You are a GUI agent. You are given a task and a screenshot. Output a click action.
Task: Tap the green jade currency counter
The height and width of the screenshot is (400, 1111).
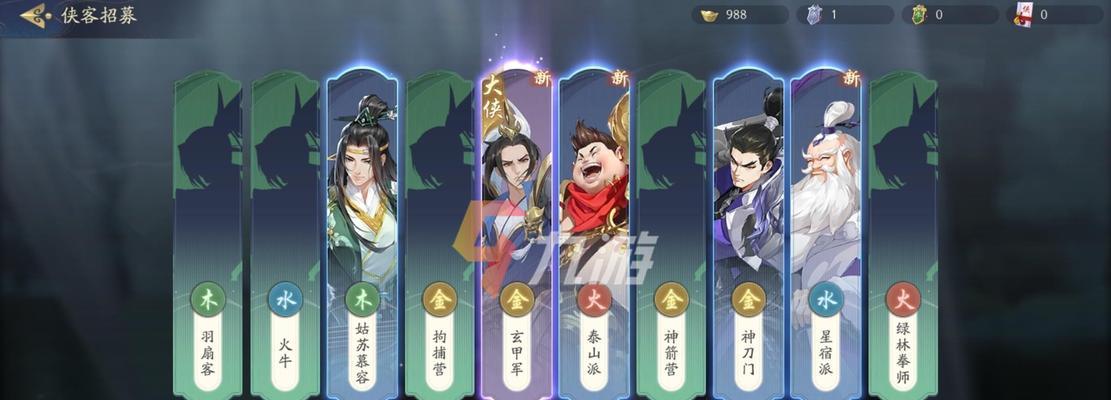[950, 15]
